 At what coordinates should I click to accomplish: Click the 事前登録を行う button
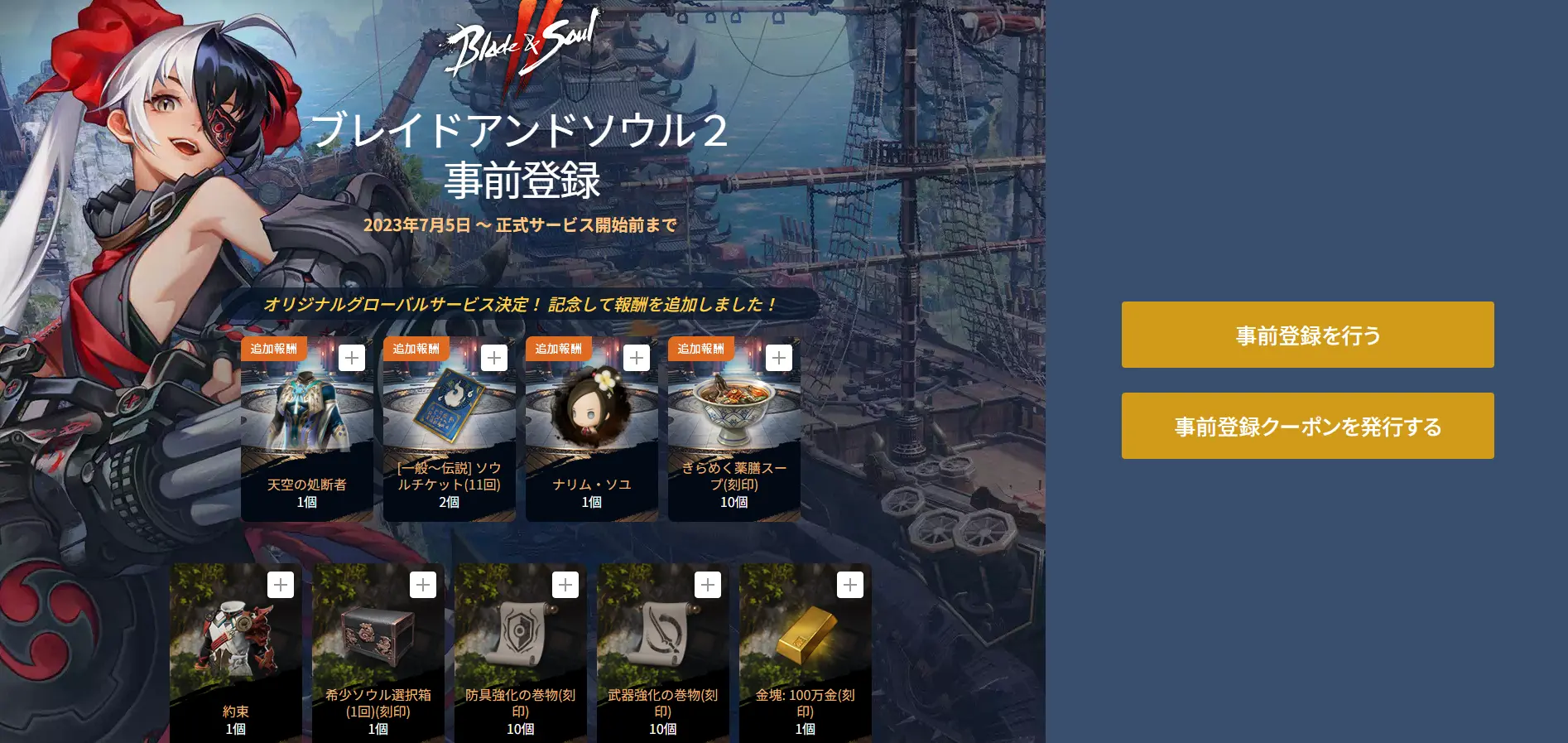[x=1307, y=334]
